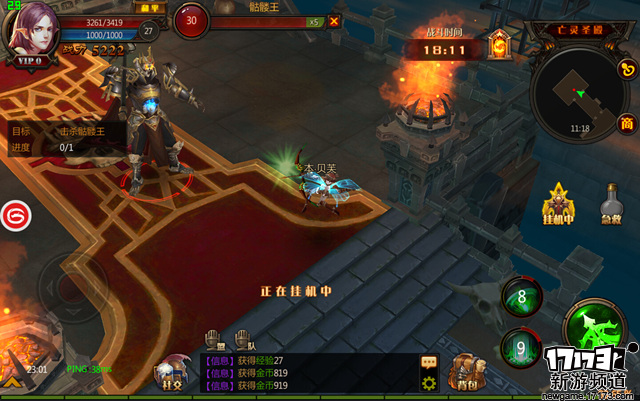Screen dimensions: 640x401
Task: Open settings via the gear icon
Action: click(x=429, y=383)
